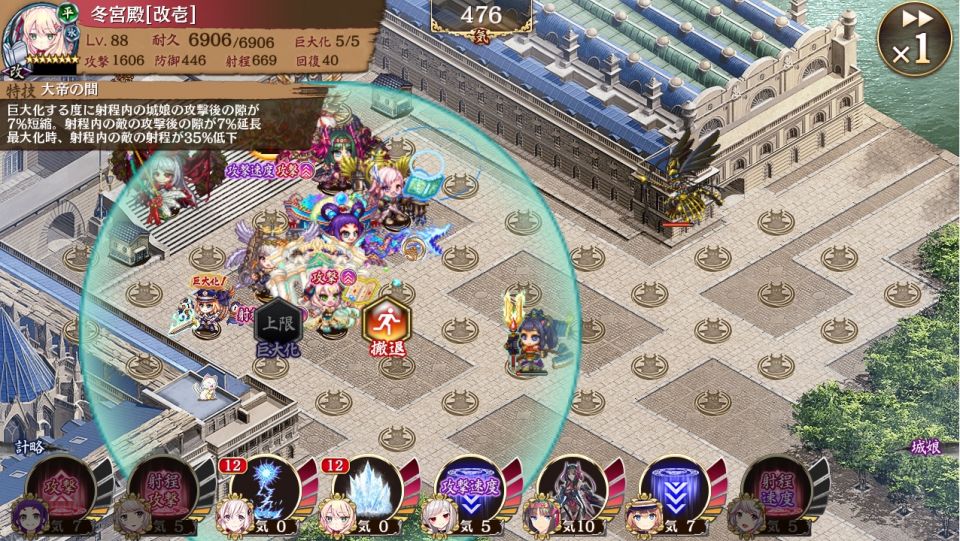Open the 計略 stratagem list

point(29,447)
